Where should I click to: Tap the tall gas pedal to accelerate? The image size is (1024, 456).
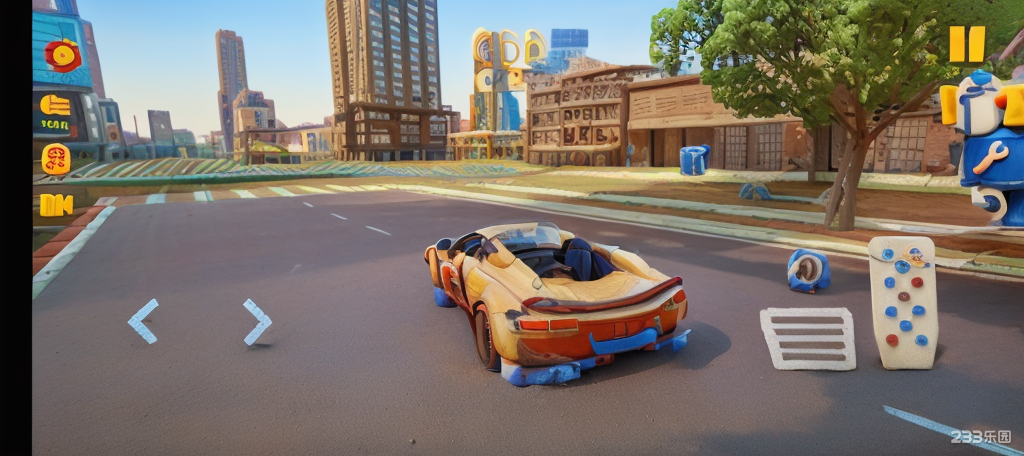902,302
